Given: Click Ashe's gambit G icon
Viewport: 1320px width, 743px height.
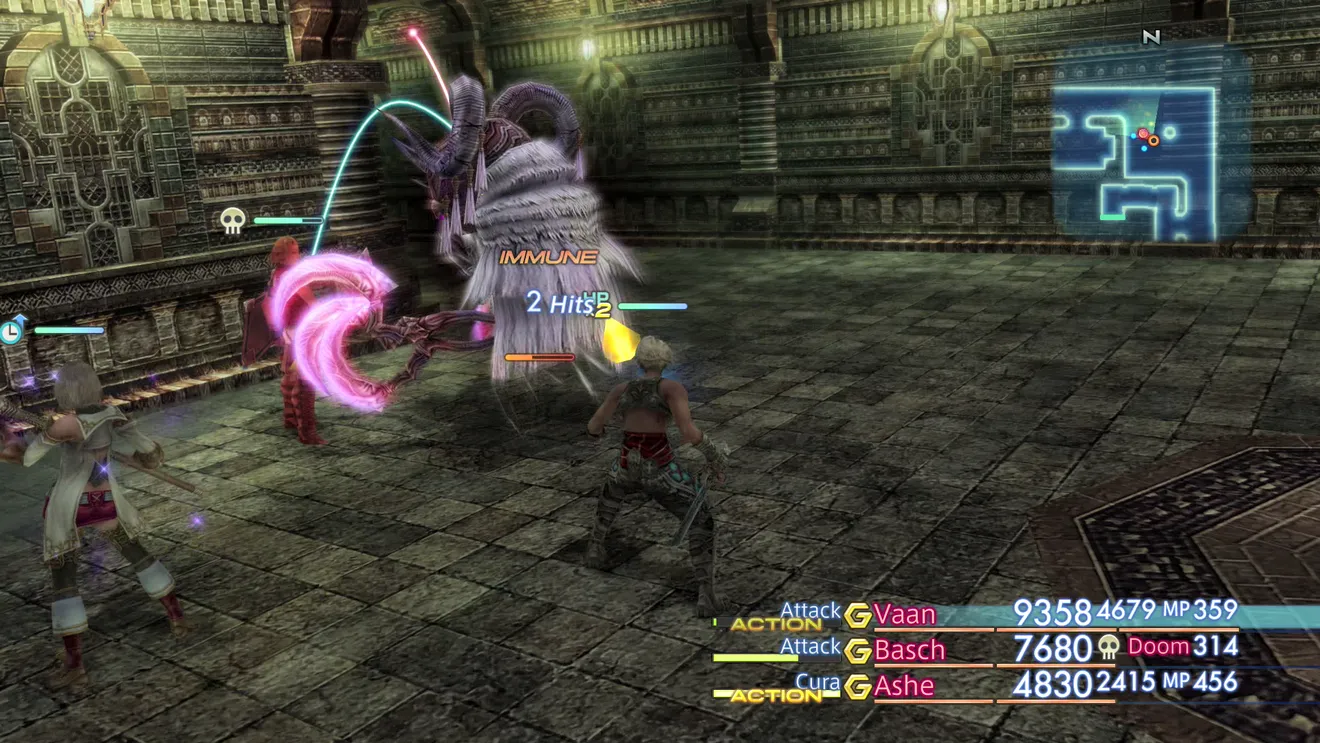Looking at the screenshot, I should point(857,687).
